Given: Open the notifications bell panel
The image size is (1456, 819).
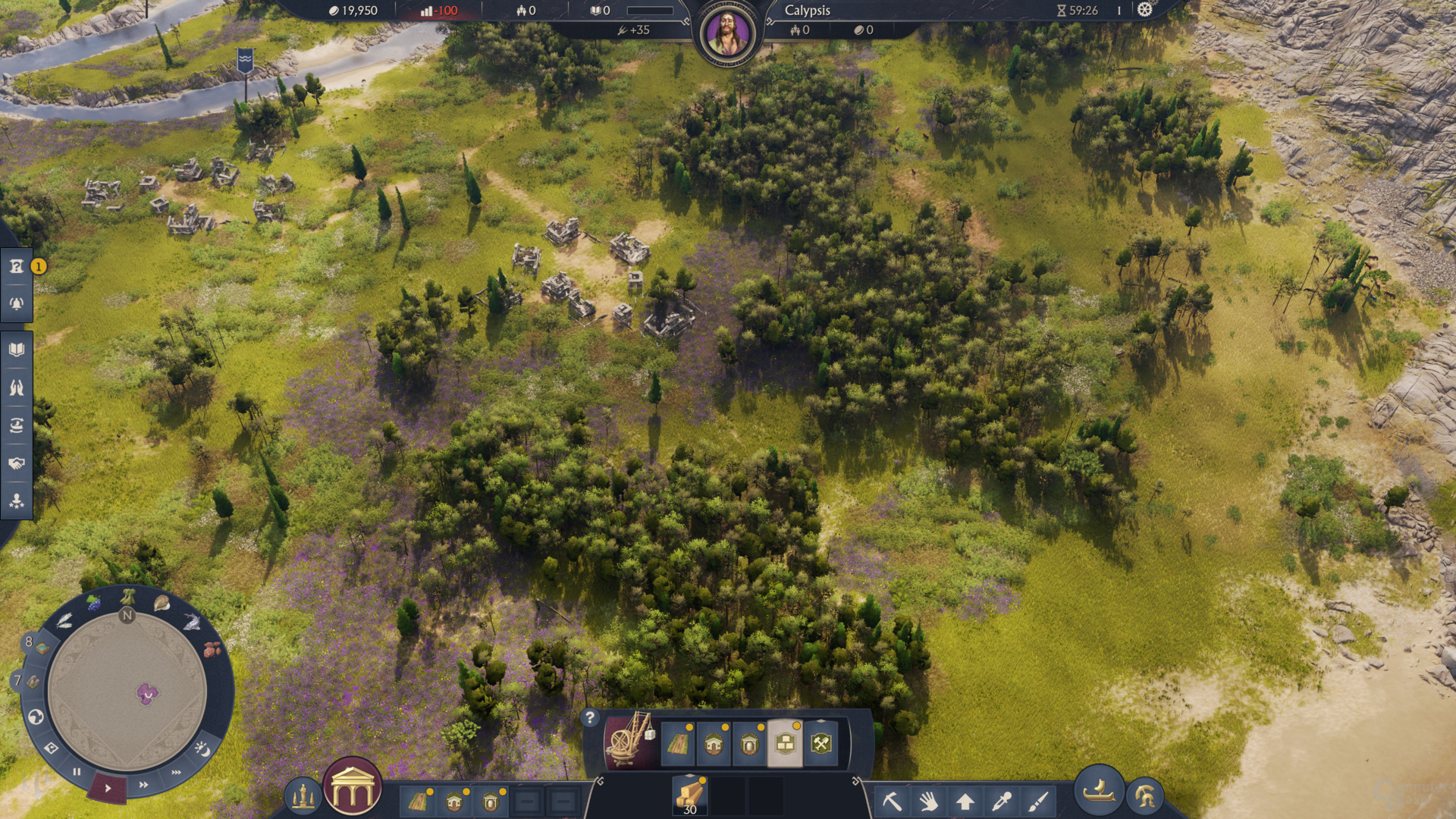Looking at the screenshot, I should (17, 304).
